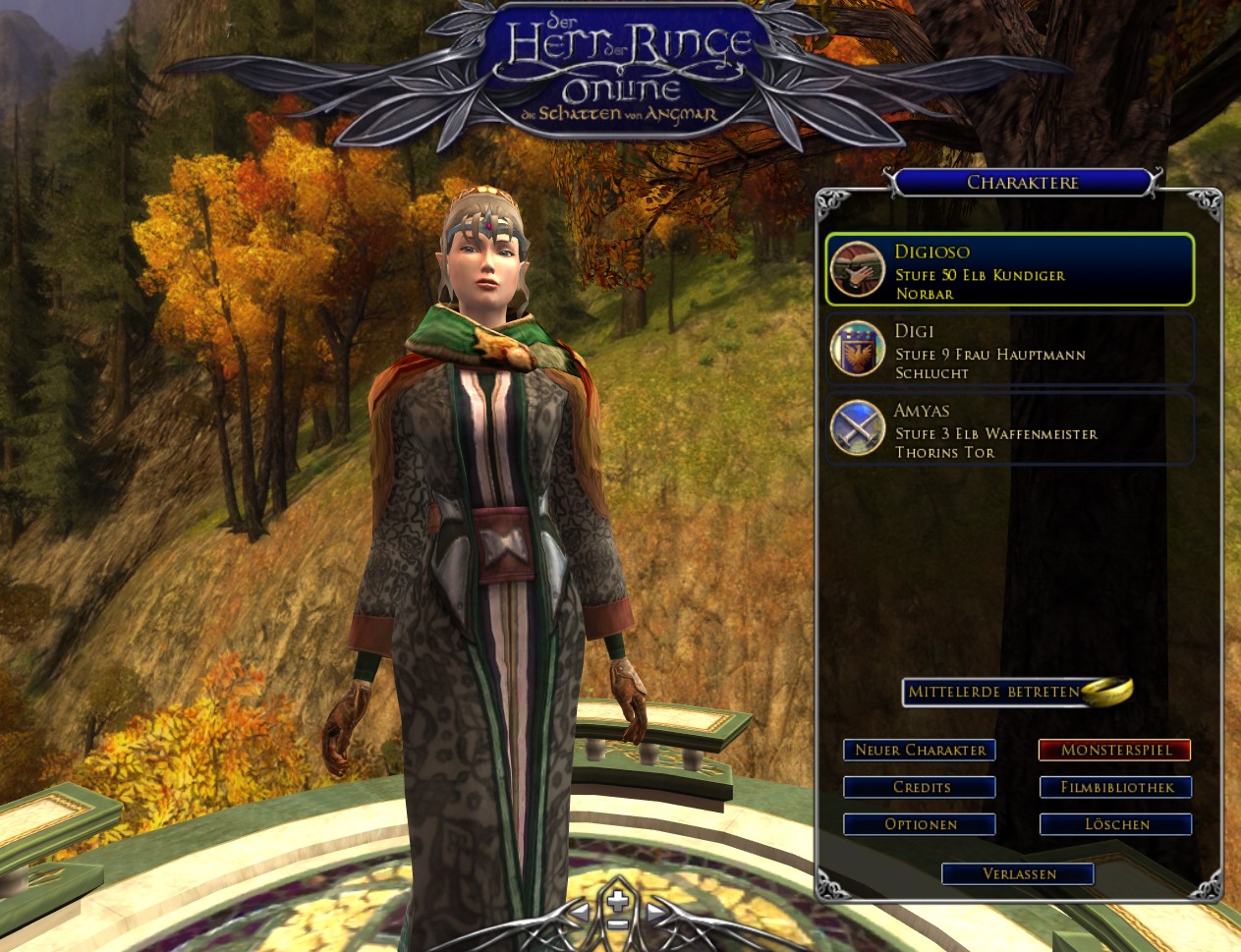Viewport: 1241px width, 952px height.
Task: Choose the Digi character row
Action: pos(1009,351)
